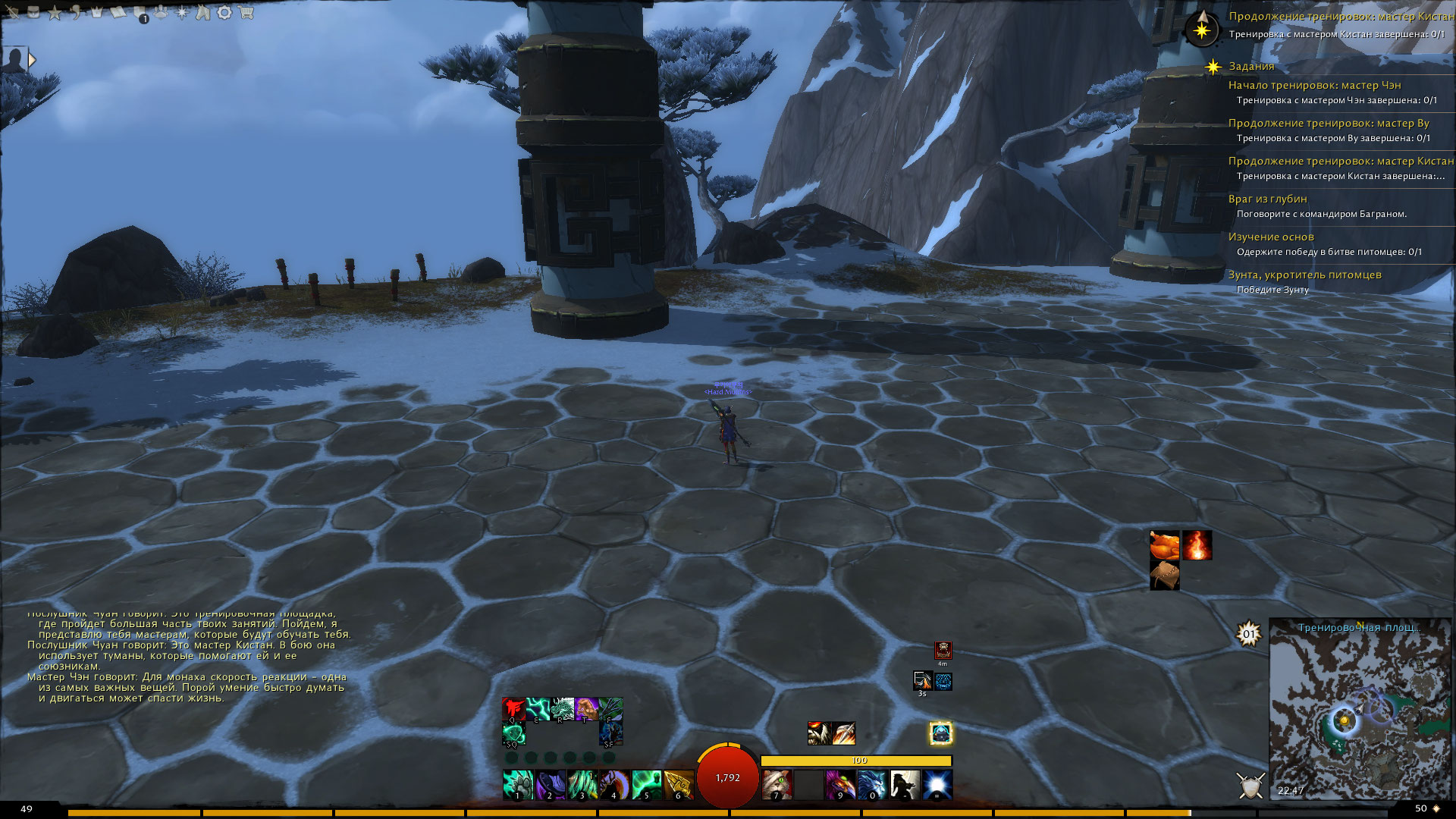Screen dimensions: 1456x819
Task: Click the roast chicken food buff icon
Action: click(1164, 544)
